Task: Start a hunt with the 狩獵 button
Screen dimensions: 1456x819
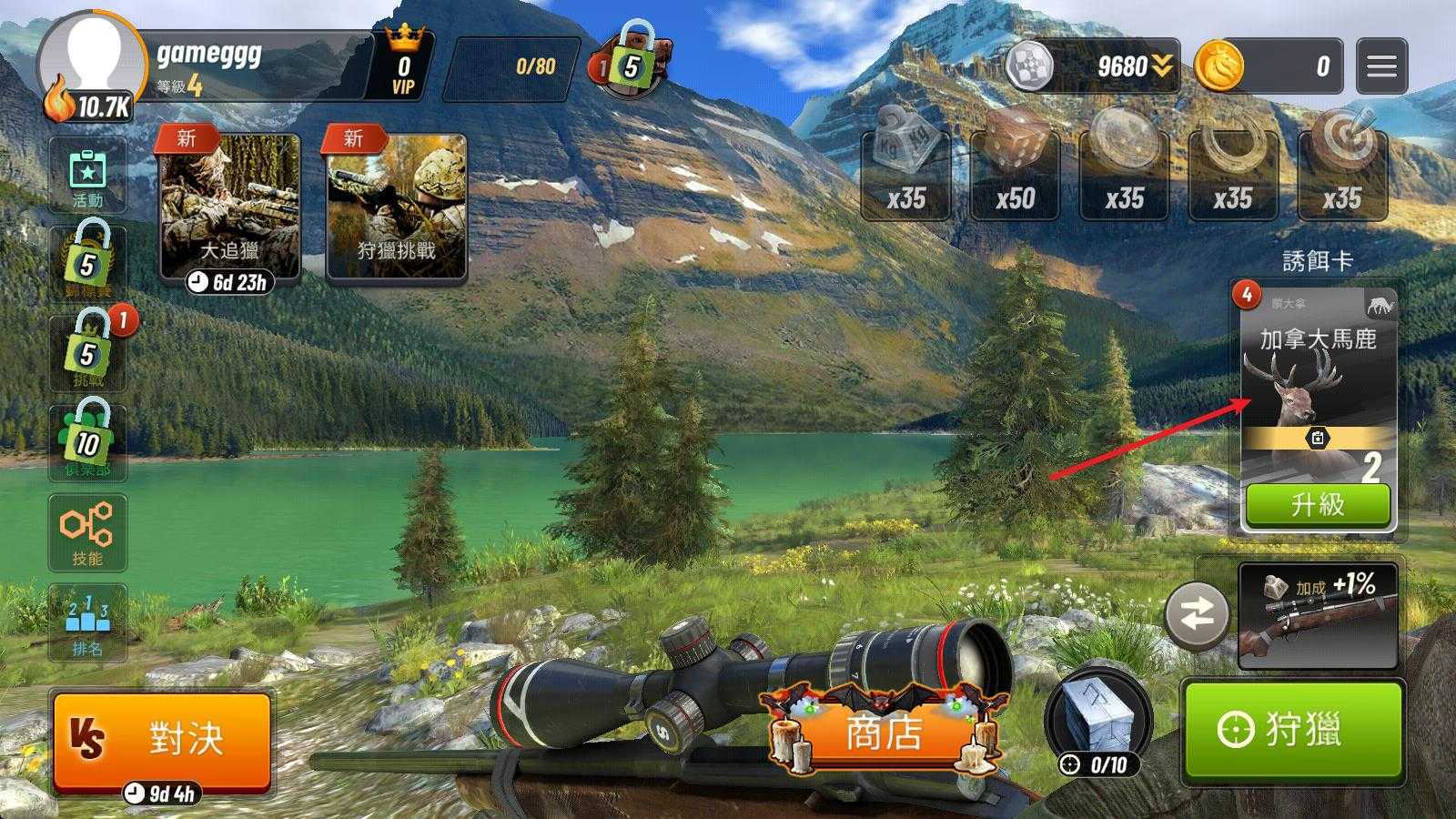Action: click(1292, 730)
